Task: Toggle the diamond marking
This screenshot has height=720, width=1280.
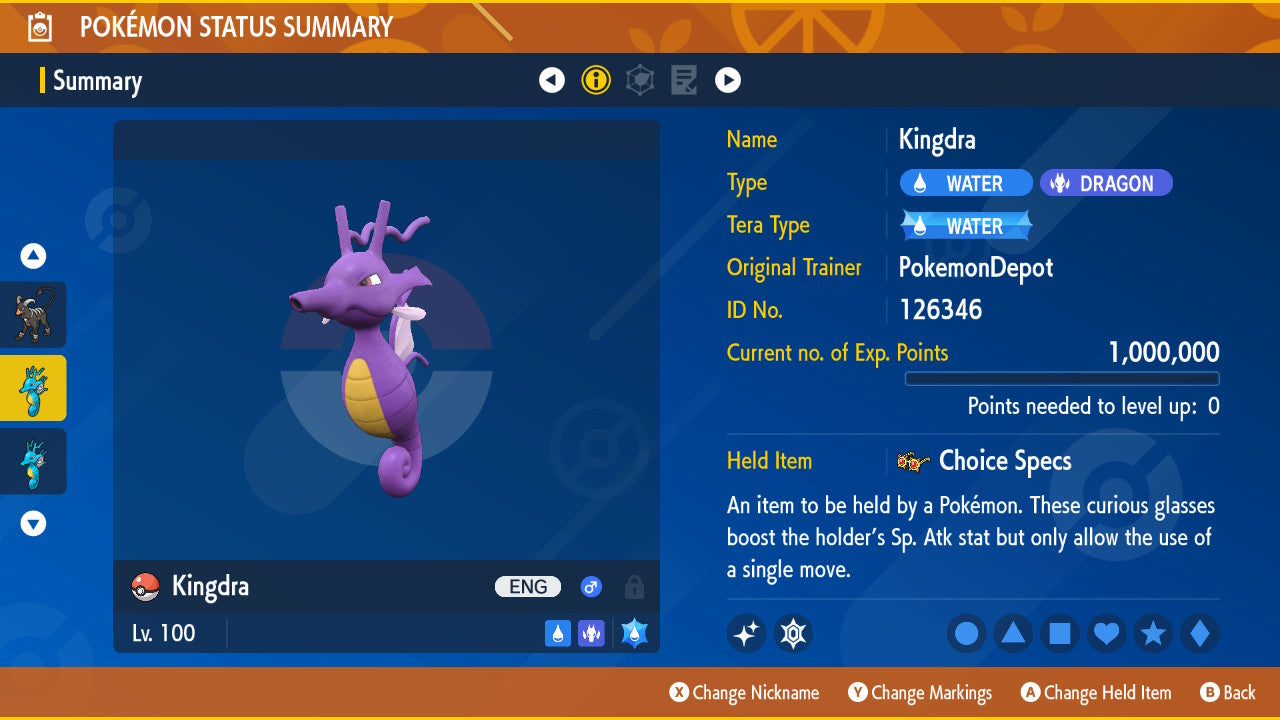Action: pyautogui.click(x=1200, y=633)
